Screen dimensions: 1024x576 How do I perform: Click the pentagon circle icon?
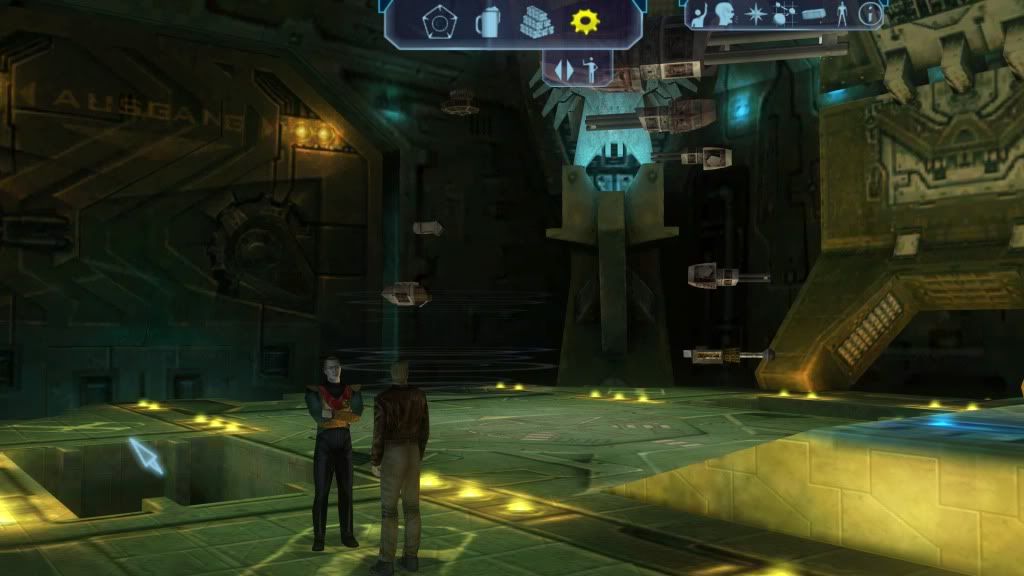[x=438, y=23]
